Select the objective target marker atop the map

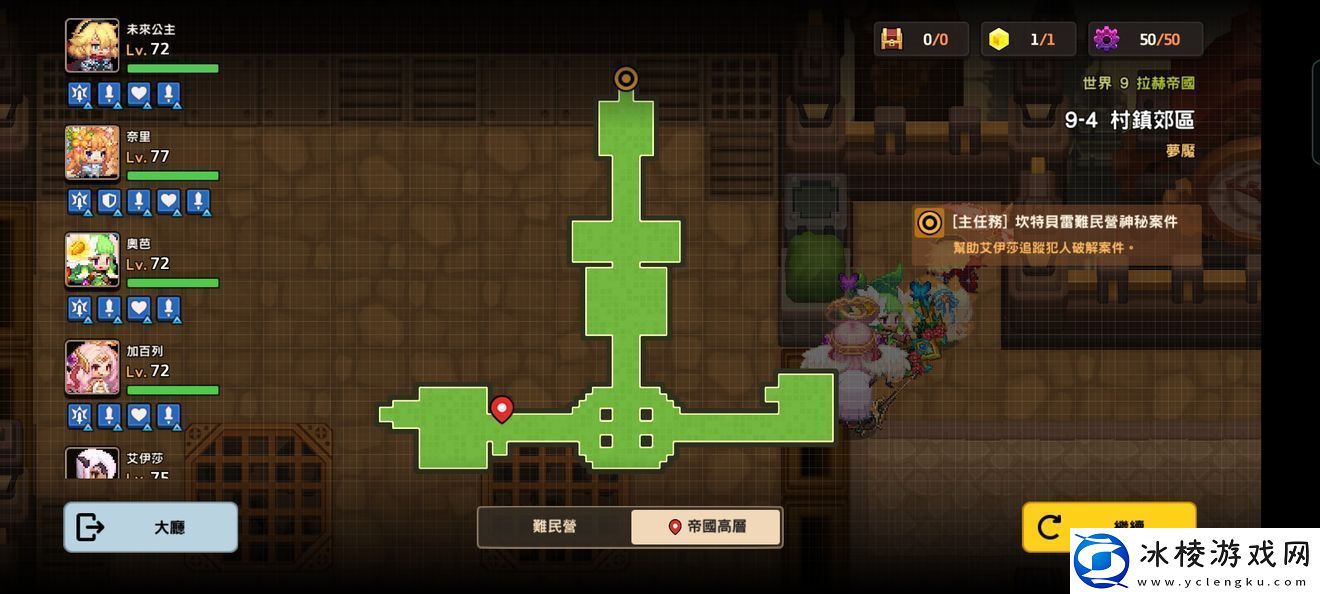[626, 78]
